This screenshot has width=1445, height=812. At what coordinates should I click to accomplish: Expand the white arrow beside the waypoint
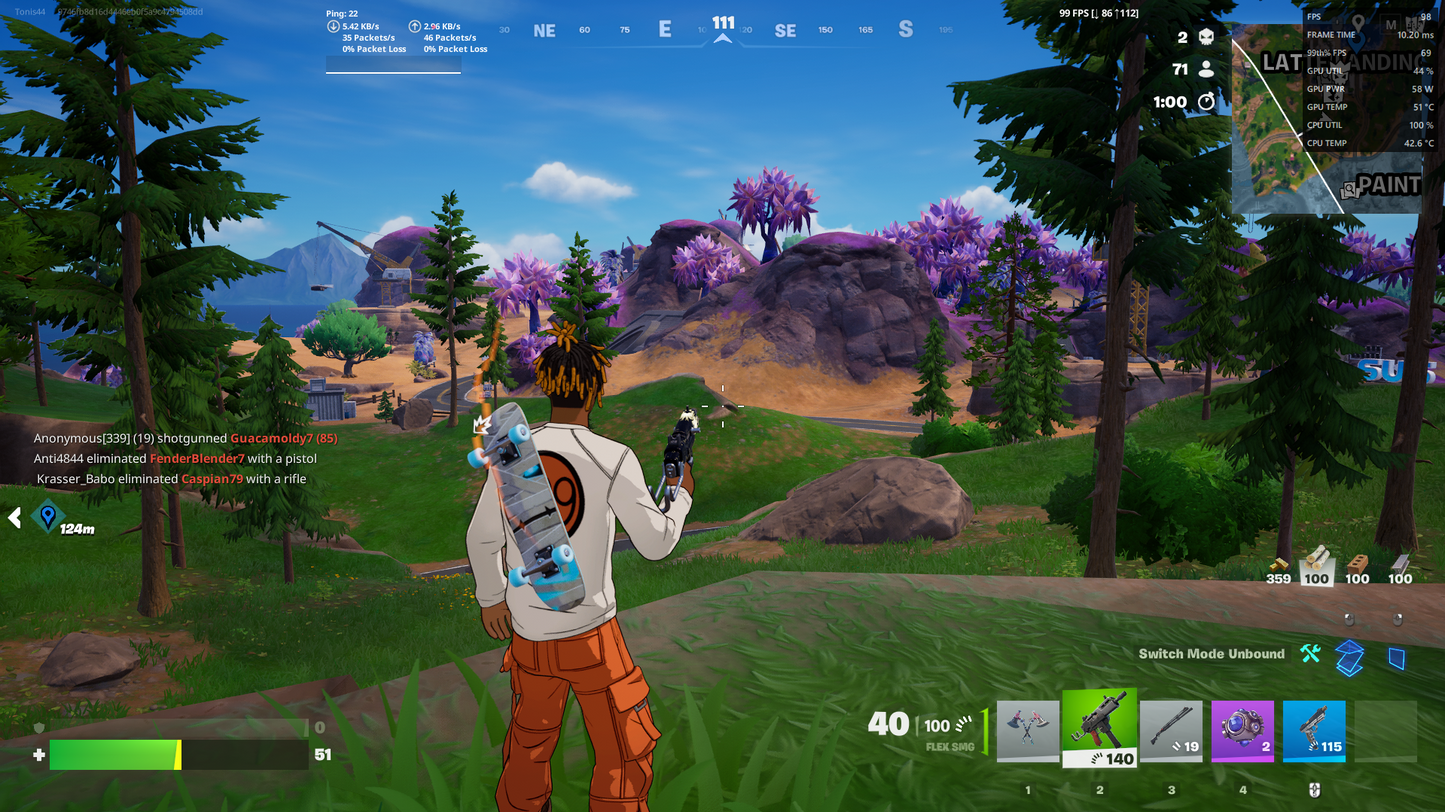15,517
